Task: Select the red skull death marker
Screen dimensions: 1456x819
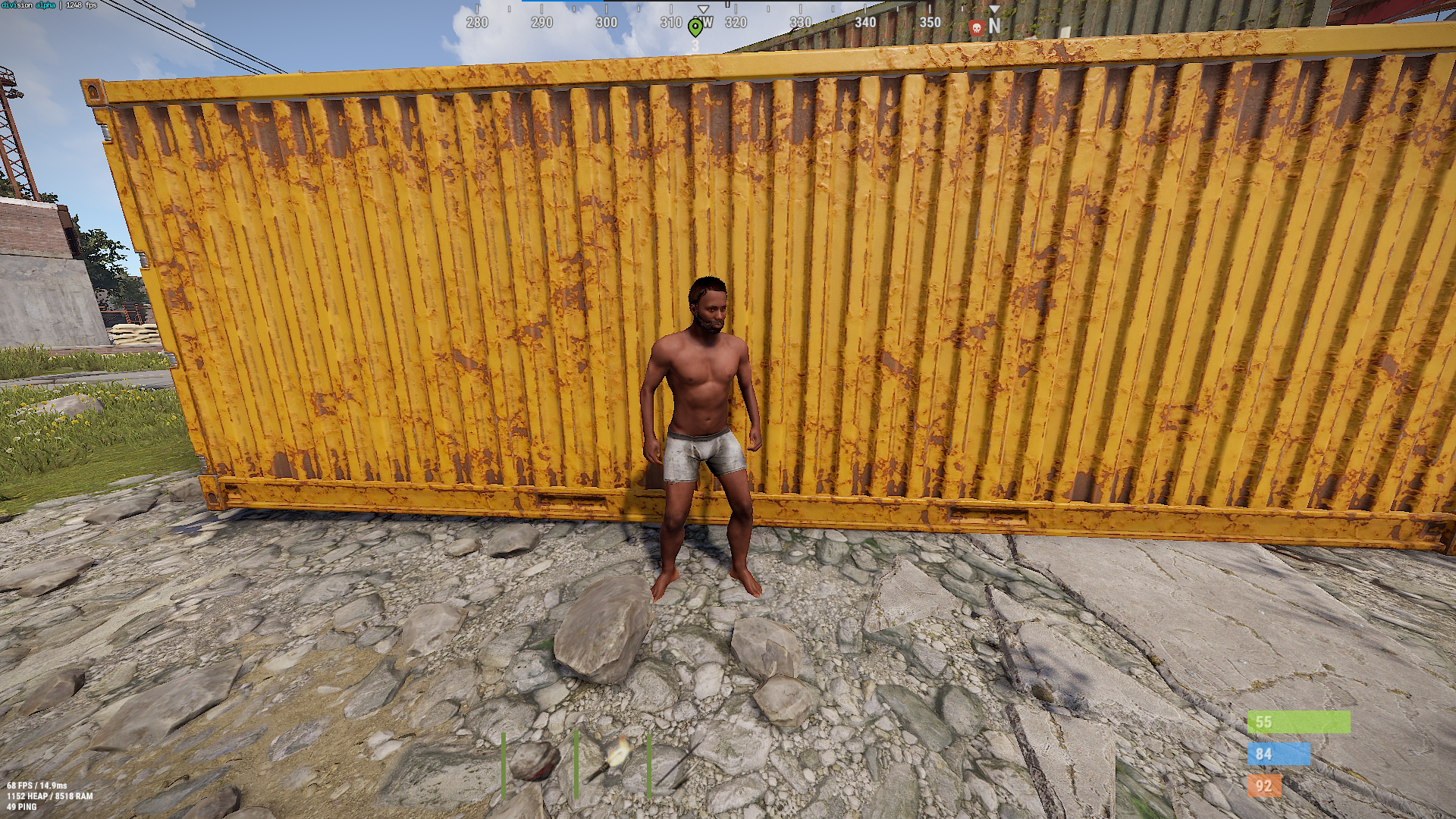Action: click(x=977, y=29)
